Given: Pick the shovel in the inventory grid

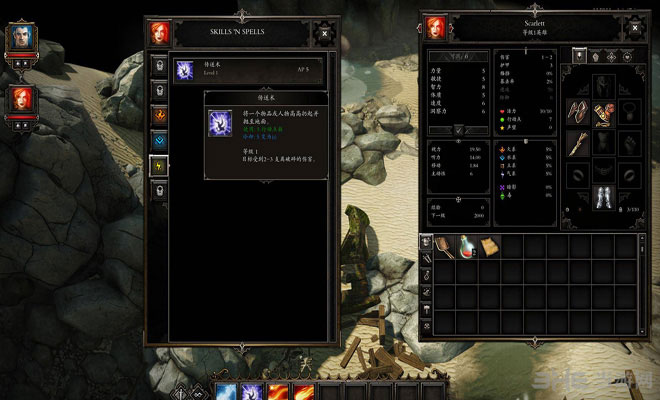Looking at the screenshot, I should [x=444, y=246].
